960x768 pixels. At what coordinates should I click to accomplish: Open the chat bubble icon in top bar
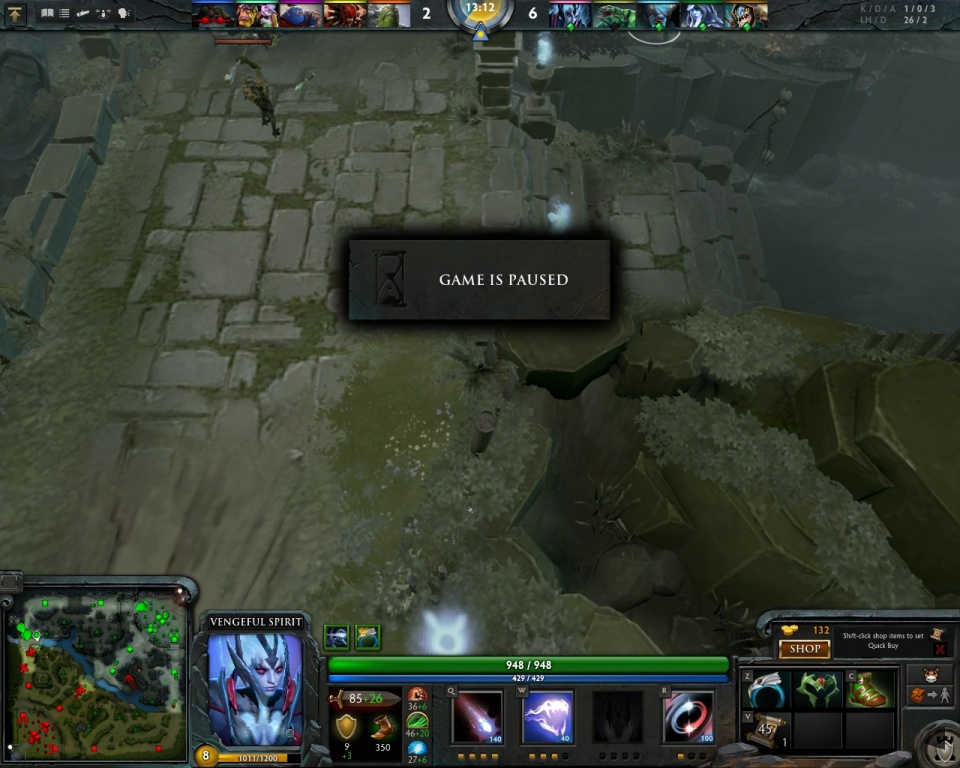[124, 13]
